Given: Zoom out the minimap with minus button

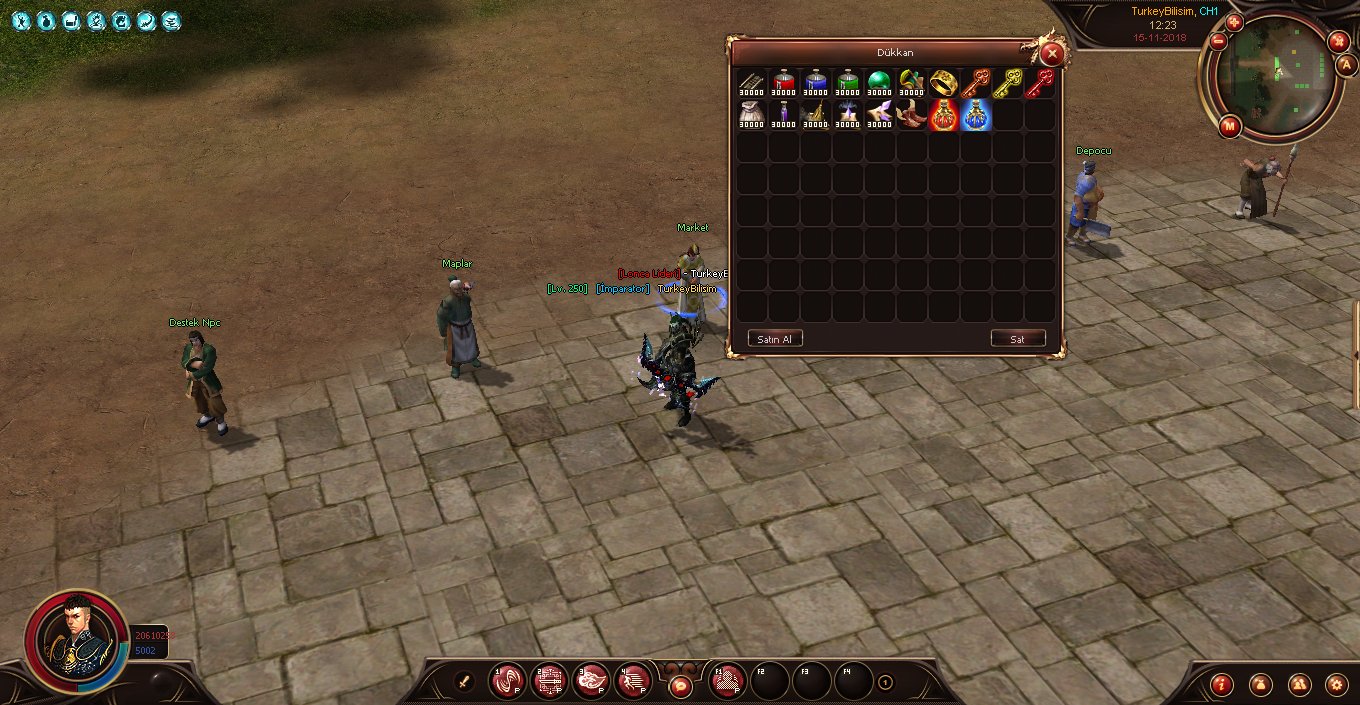Looking at the screenshot, I should [x=1218, y=42].
